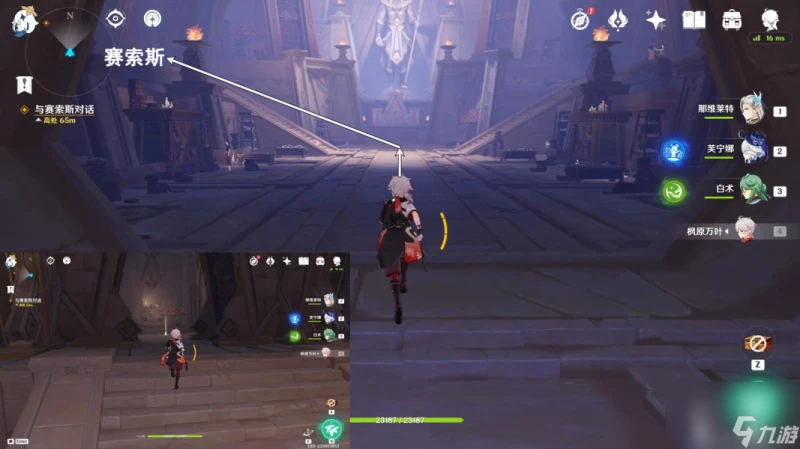Open the four-point star wish icon
Screen dimensions: 800x449
(656, 19)
